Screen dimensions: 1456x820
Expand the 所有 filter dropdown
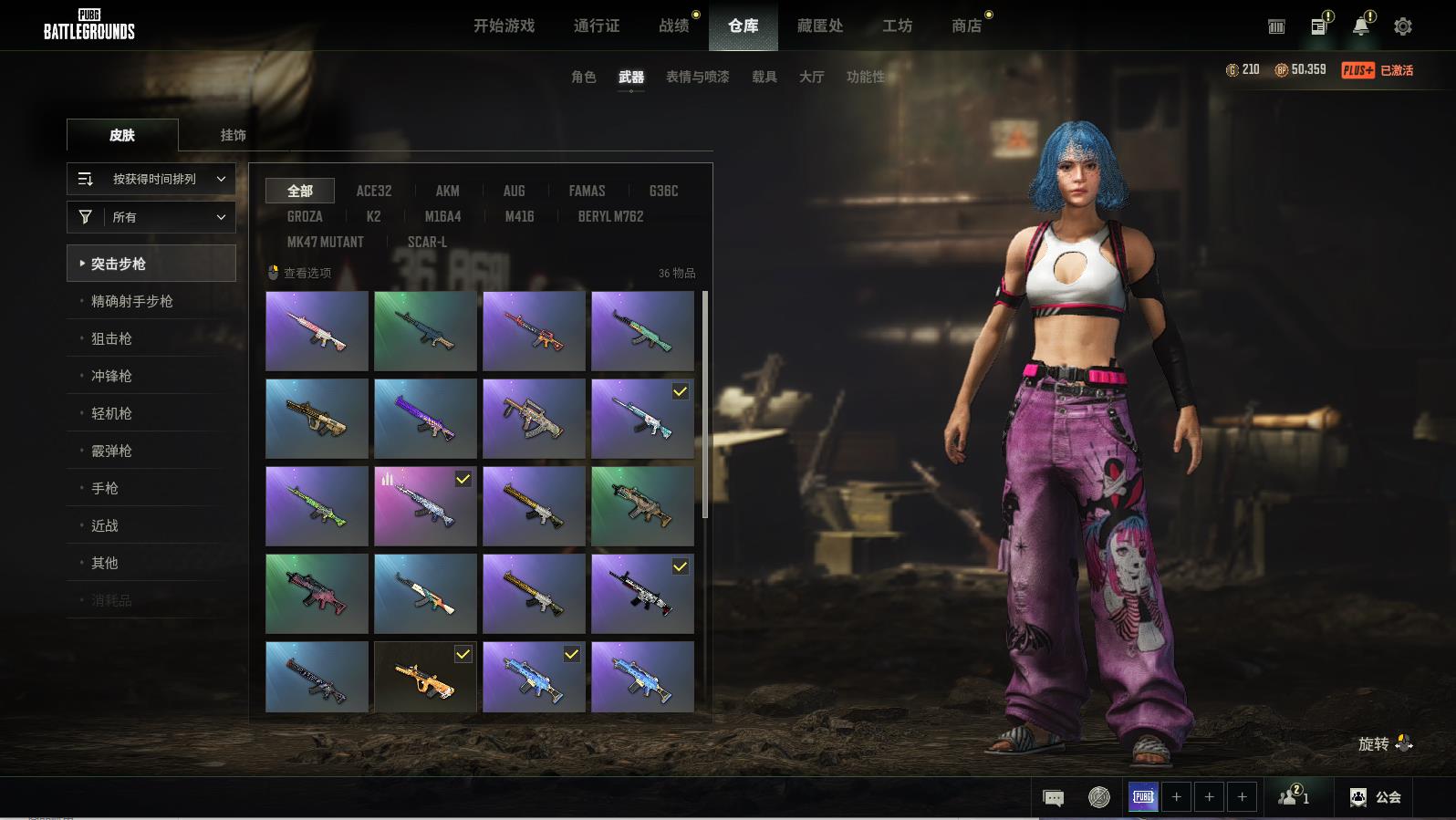tap(151, 217)
